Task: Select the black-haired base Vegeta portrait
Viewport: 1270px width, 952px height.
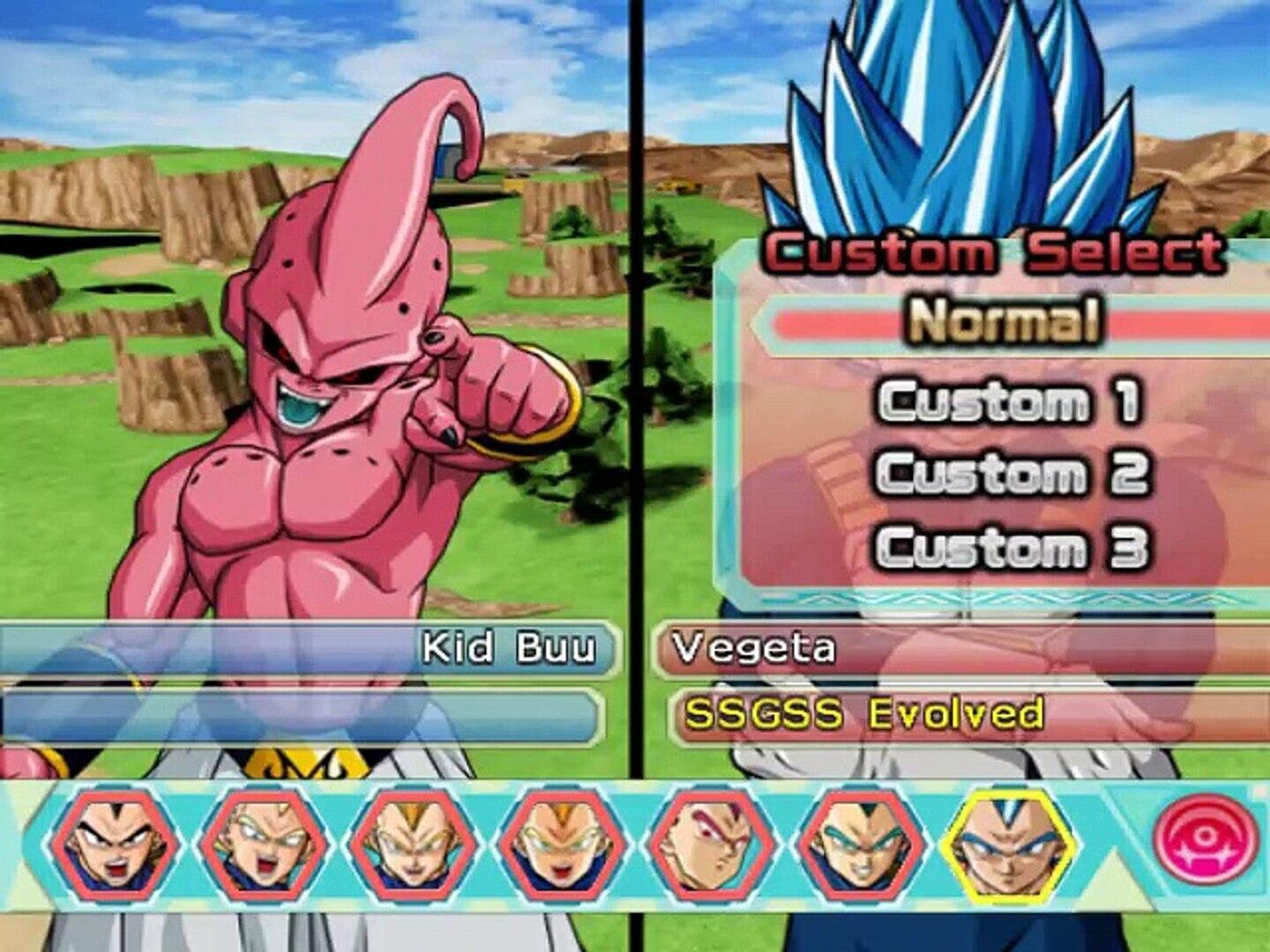Action: (115, 847)
